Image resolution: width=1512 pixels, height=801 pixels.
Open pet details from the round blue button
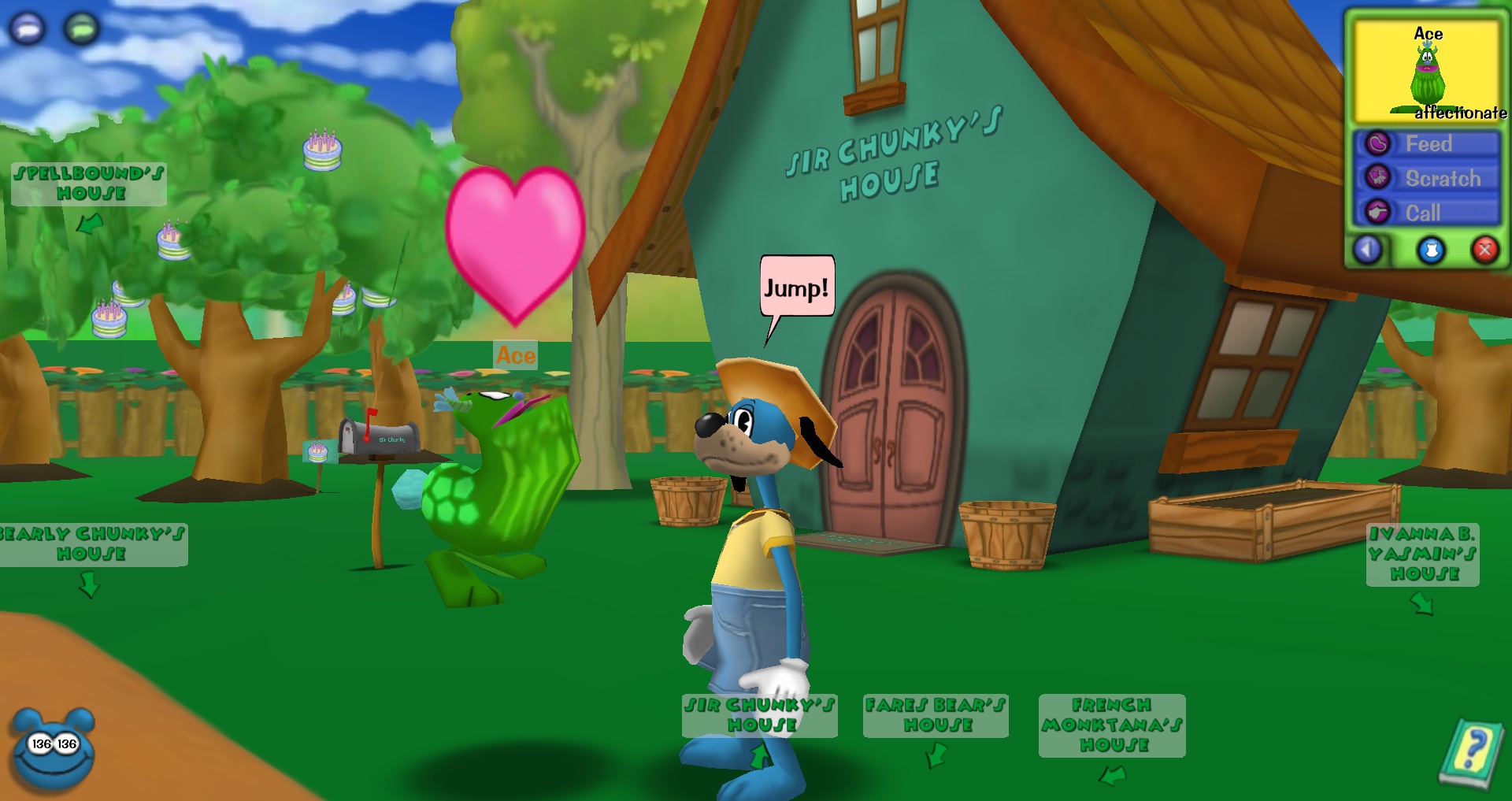1431,250
